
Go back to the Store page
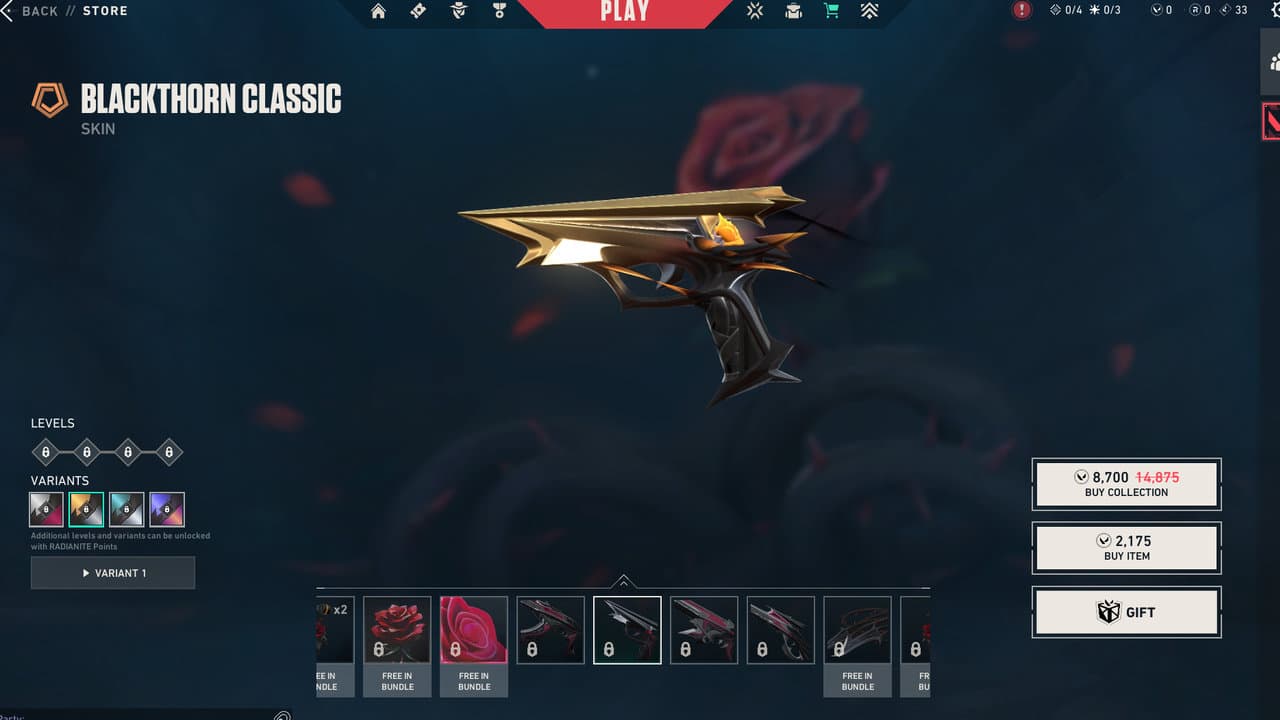(40, 11)
